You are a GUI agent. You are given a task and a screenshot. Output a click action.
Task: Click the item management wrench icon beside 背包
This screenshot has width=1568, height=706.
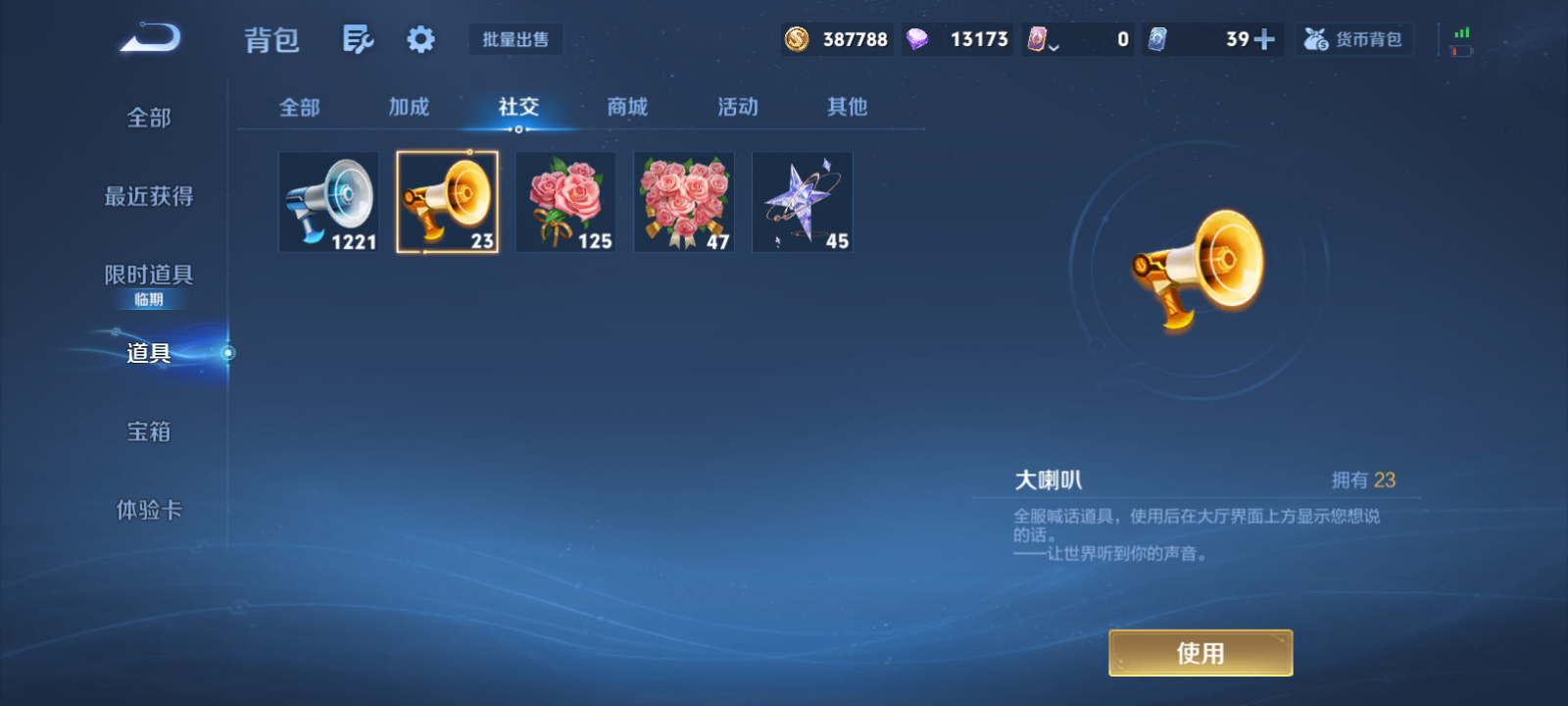click(x=357, y=37)
